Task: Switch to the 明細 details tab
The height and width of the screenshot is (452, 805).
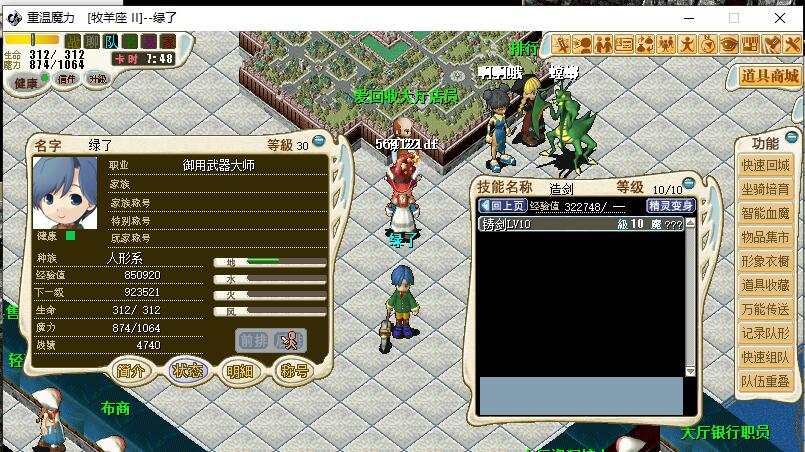Action: (x=240, y=371)
